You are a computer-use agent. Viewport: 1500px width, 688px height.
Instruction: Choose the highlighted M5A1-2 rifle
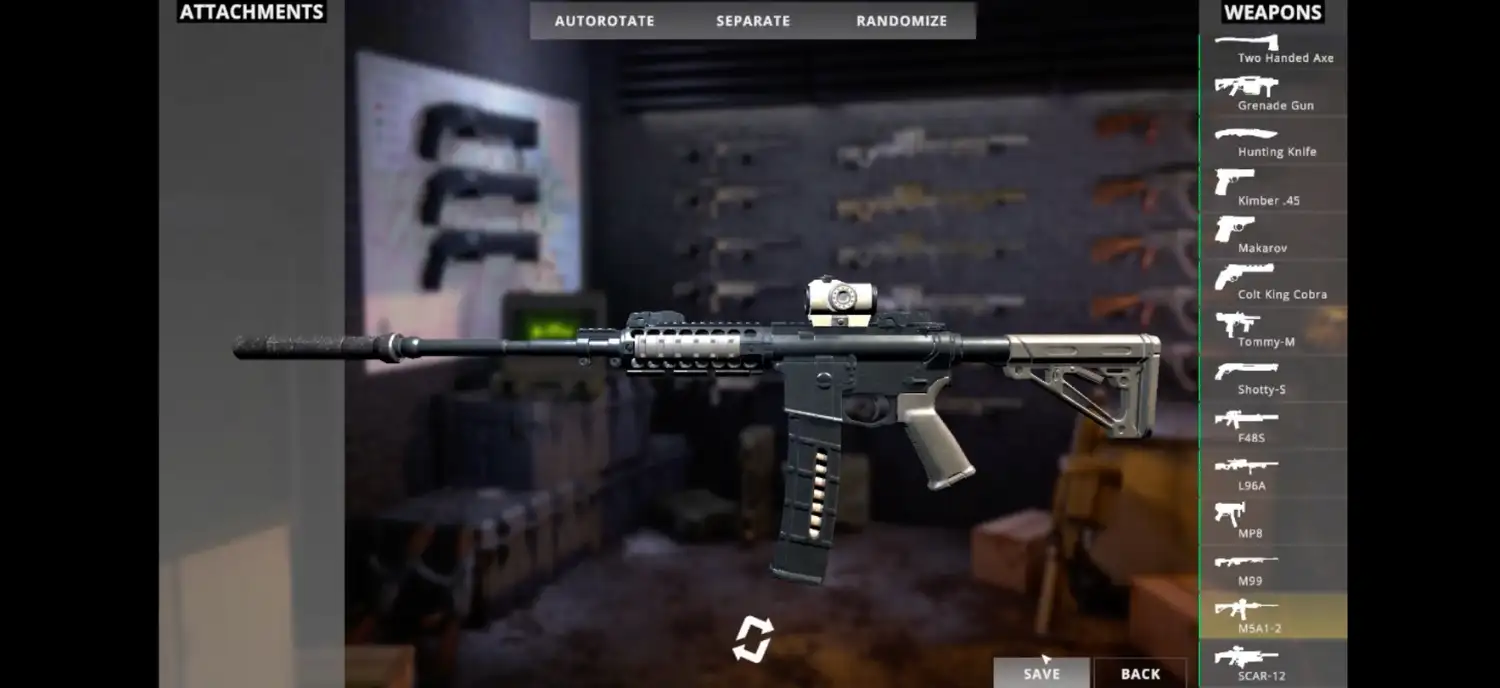[1273, 616]
